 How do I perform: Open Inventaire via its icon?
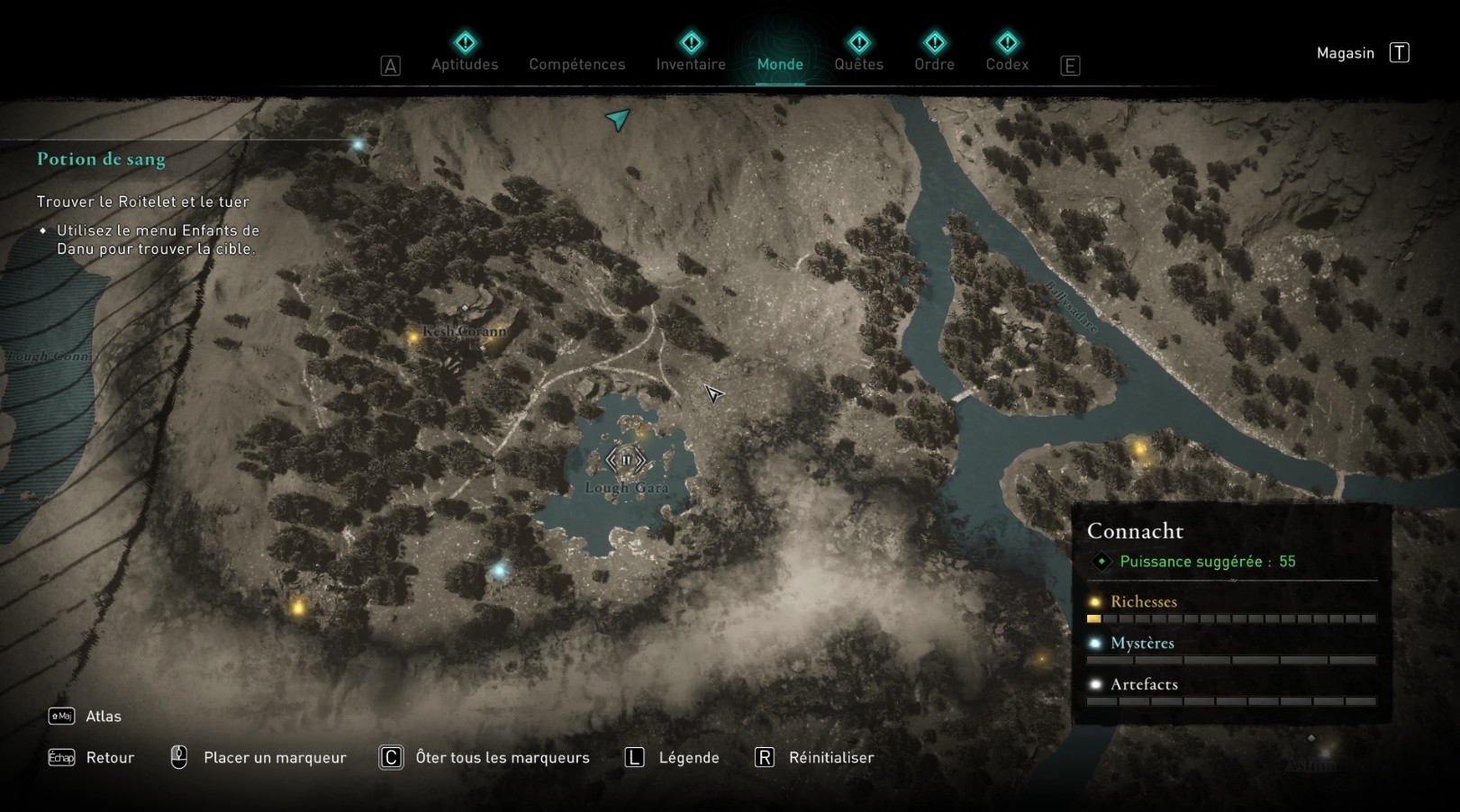[691, 41]
